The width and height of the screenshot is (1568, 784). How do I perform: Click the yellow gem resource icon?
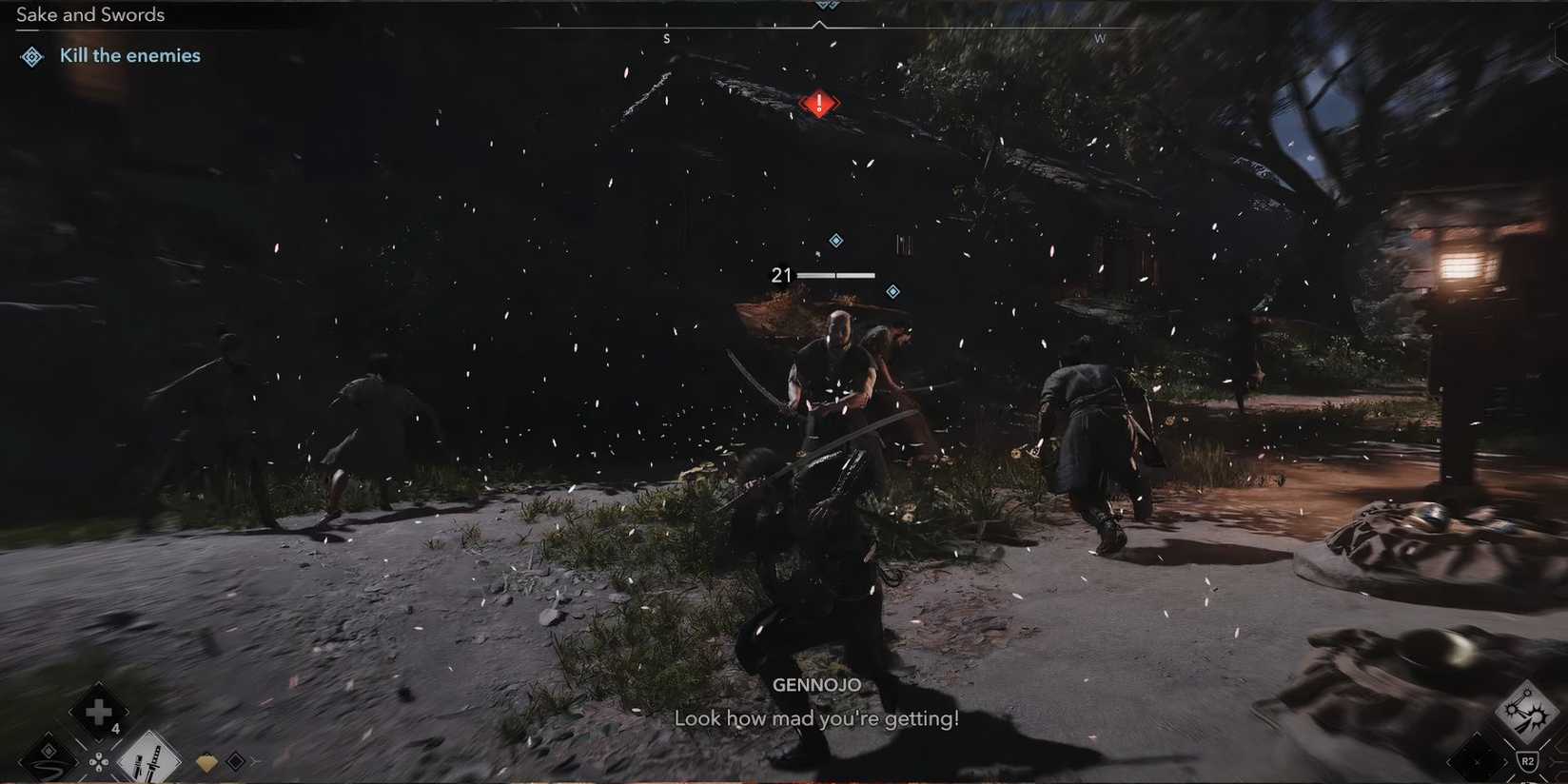[x=207, y=760]
